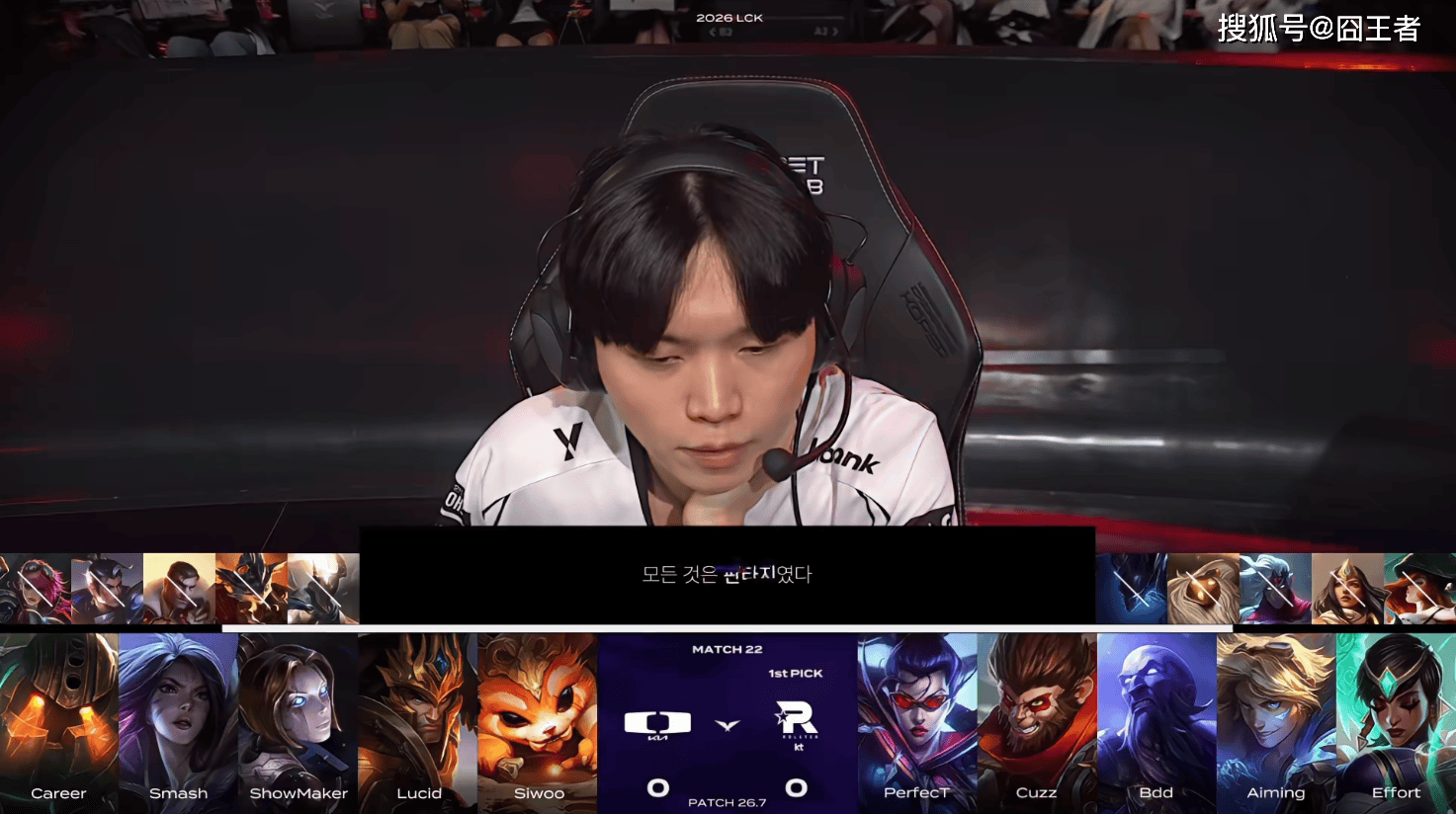Select Aiming's Ezreal pick tile
Image resolution: width=1456 pixels, height=814 pixels.
coord(1276,721)
